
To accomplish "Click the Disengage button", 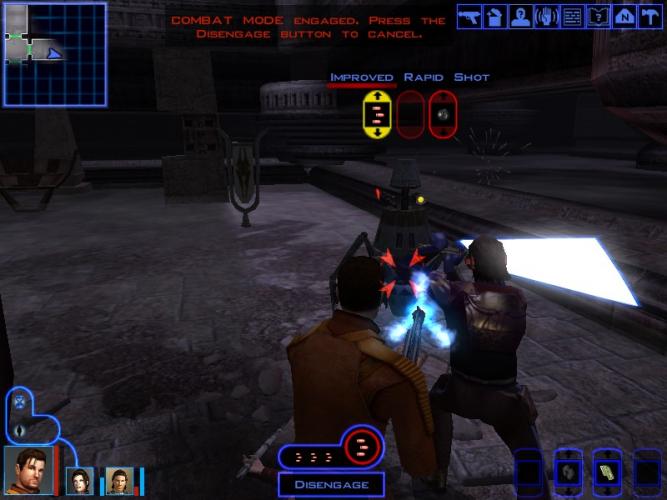I will point(325,485).
